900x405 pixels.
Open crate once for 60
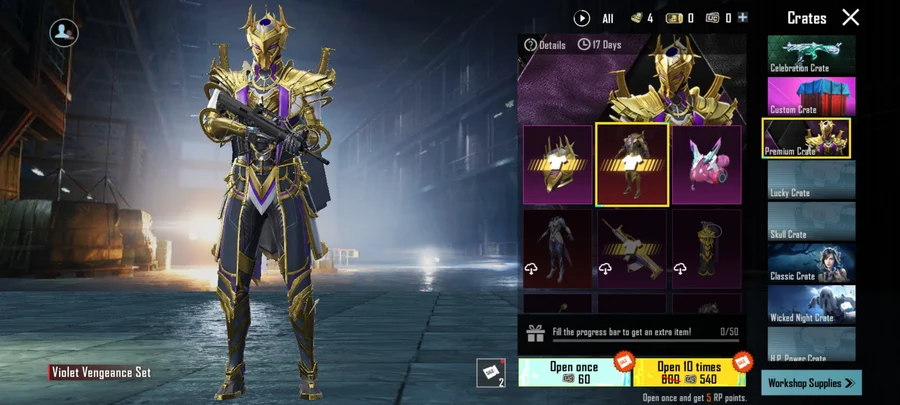[x=574, y=372]
